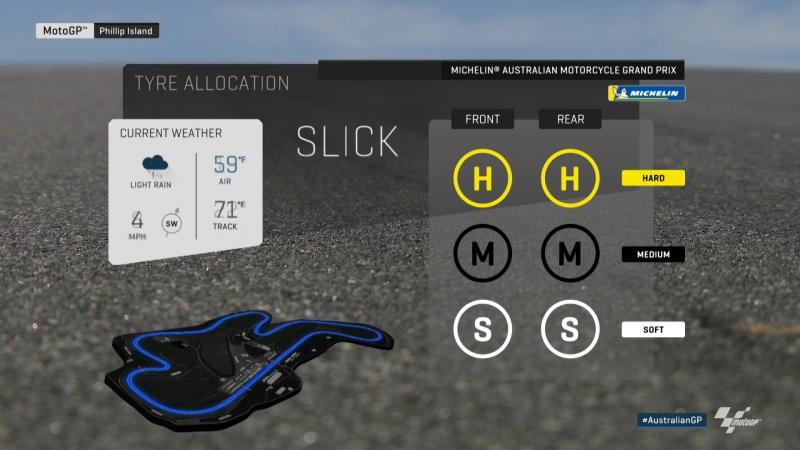Select the hard front slick tyre

pos(482,179)
